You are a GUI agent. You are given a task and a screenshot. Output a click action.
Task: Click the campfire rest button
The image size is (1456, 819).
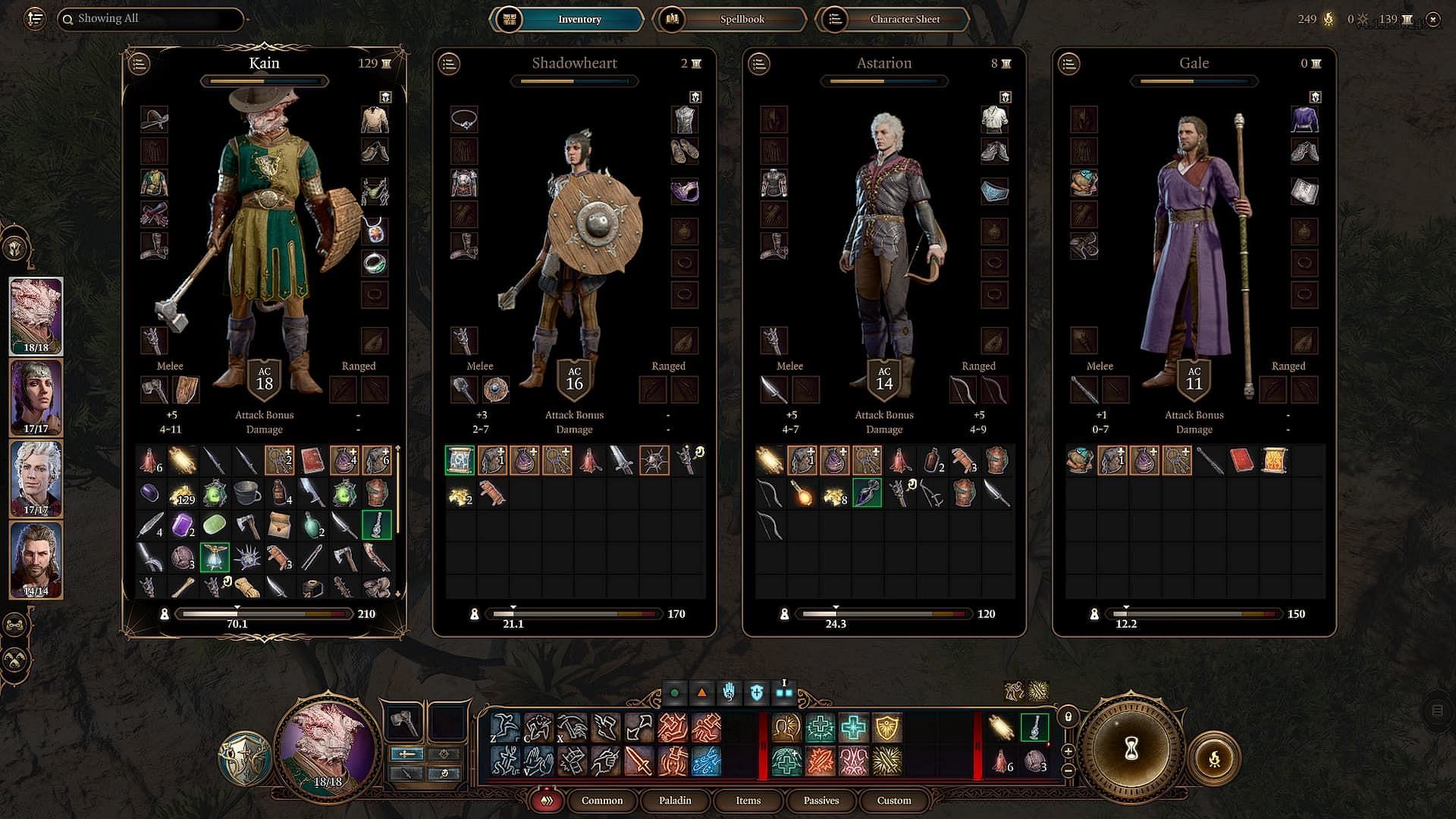click(x=1214, y=758)
